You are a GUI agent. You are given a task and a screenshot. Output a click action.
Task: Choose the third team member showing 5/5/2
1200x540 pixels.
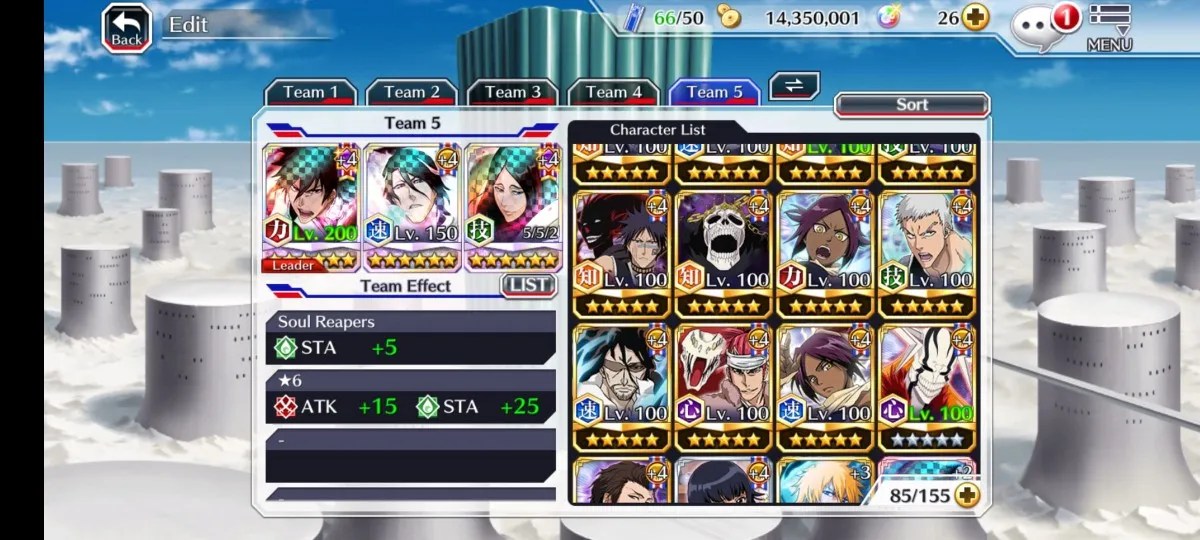point(512,207)
